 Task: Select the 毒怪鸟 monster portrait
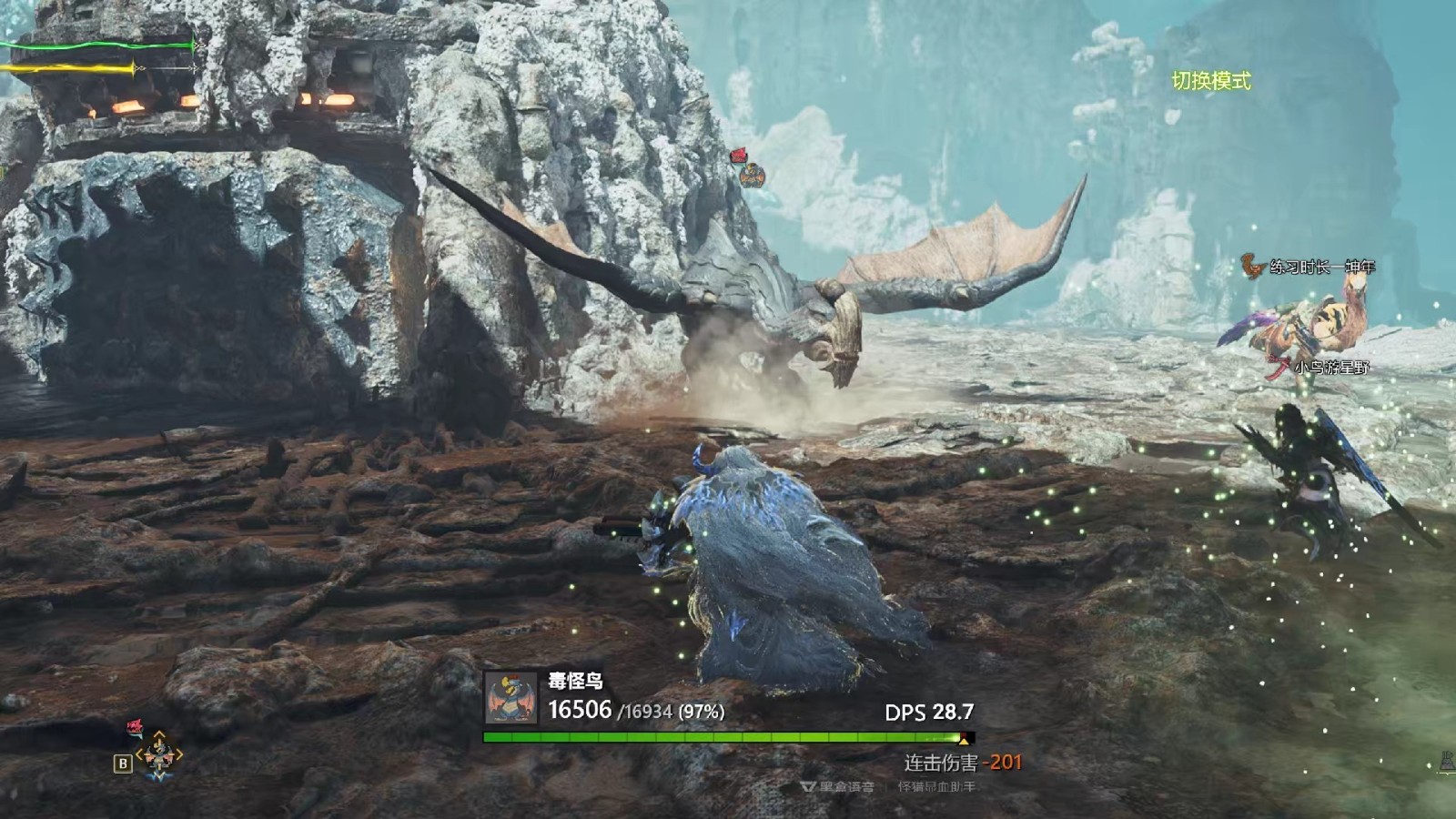pyautogui.click(x=510, y=699)
